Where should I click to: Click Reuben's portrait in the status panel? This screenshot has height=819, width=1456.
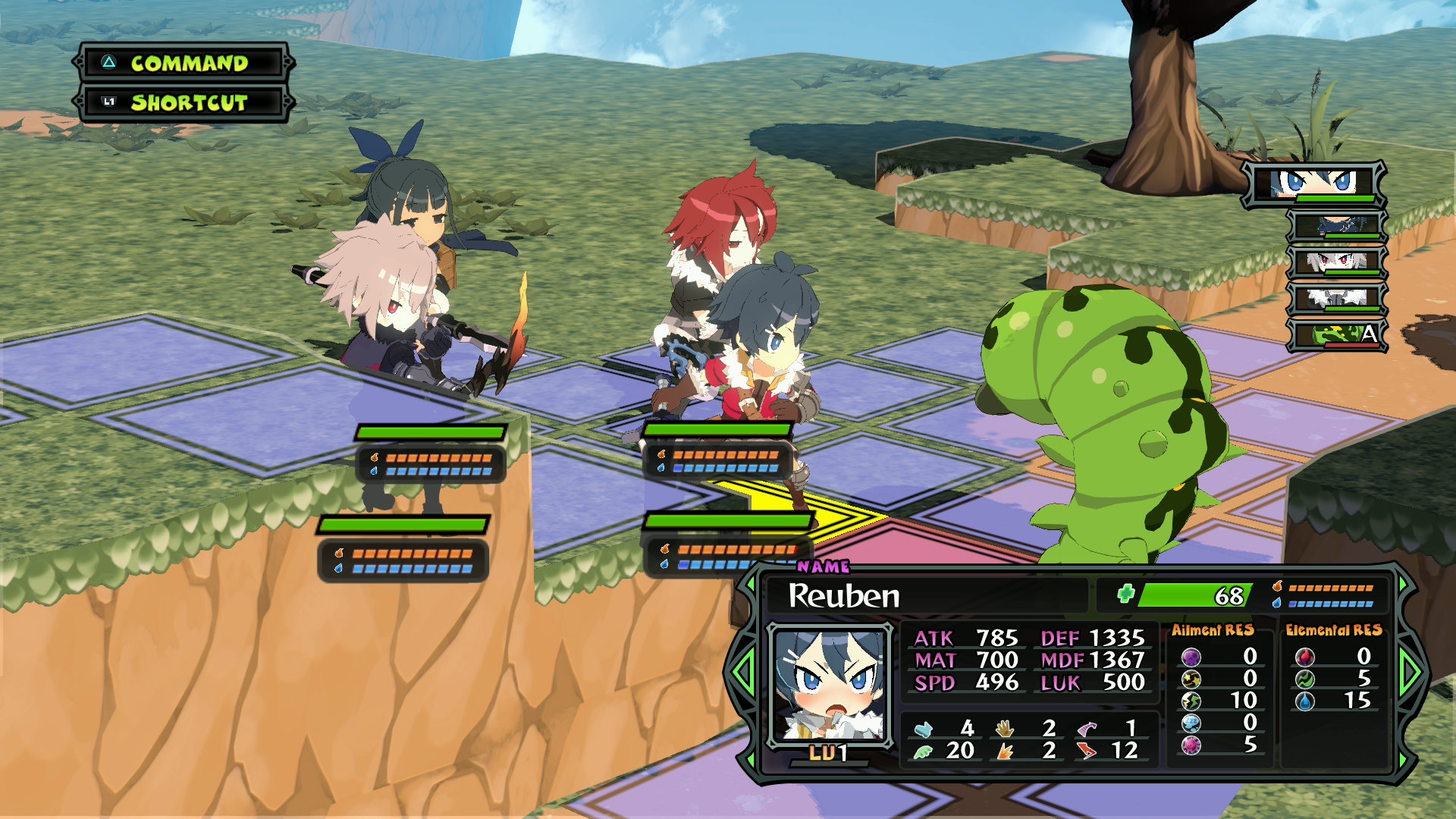[829, 684]
